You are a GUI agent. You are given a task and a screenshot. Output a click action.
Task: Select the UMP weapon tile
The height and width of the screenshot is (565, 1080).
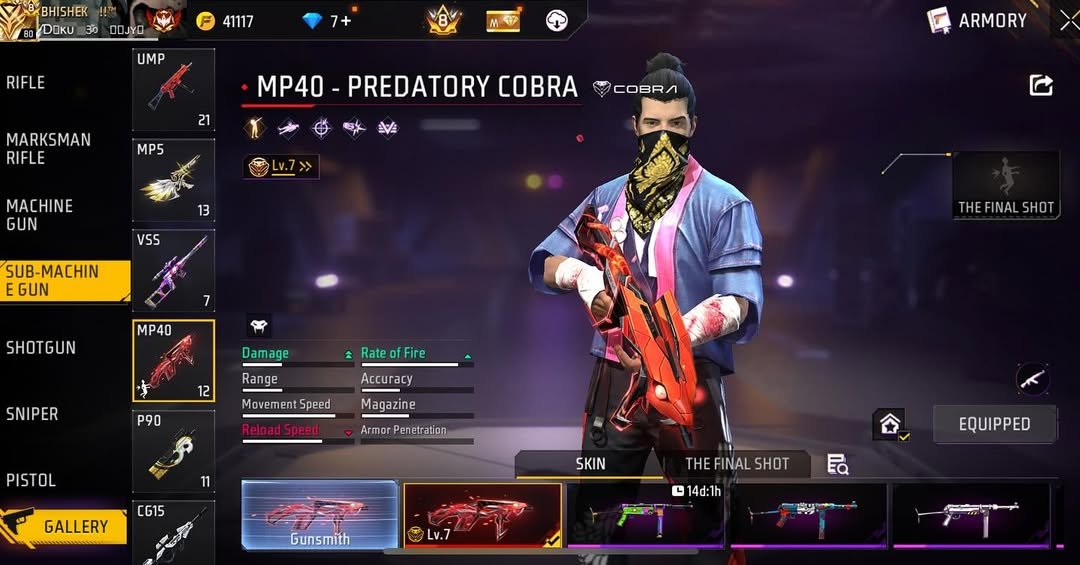[173, 90]
